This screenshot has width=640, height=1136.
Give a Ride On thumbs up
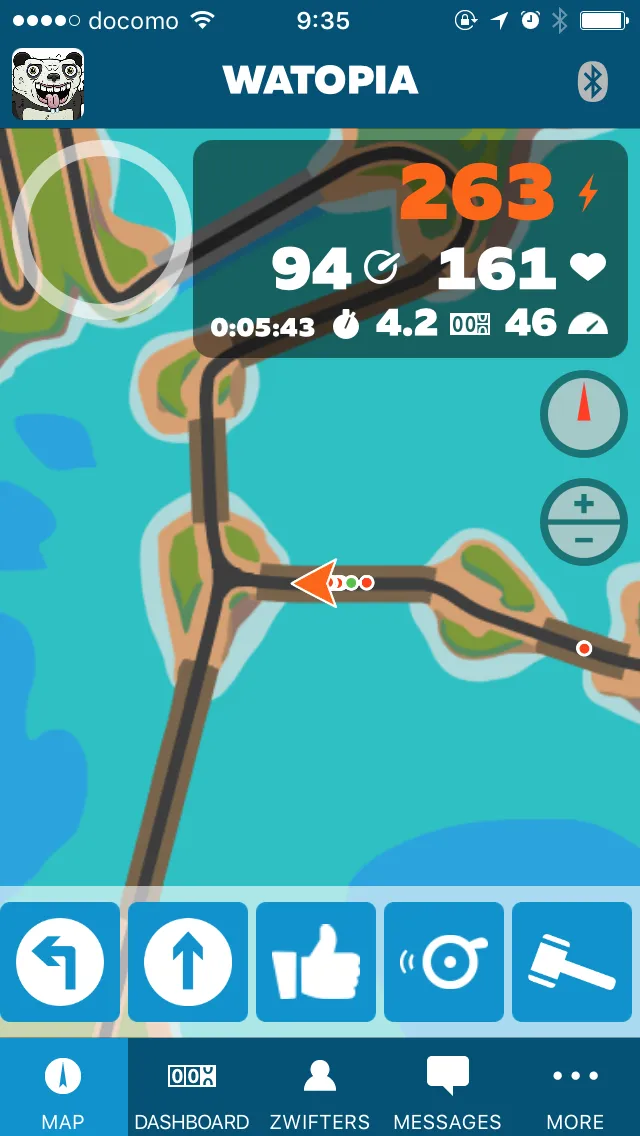[316, 962]
